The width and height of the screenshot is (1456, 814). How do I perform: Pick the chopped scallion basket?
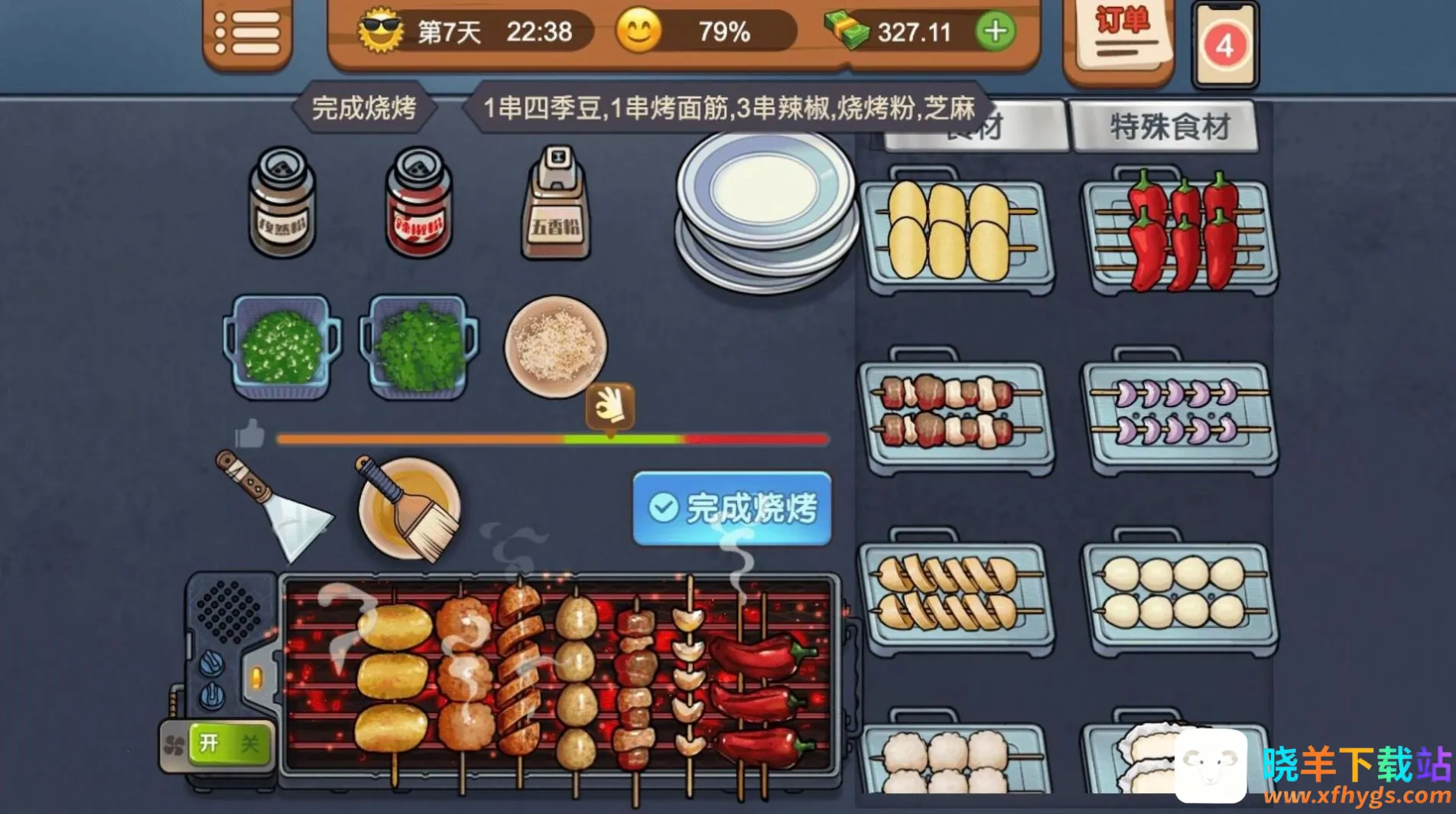[x=281, y=348]
